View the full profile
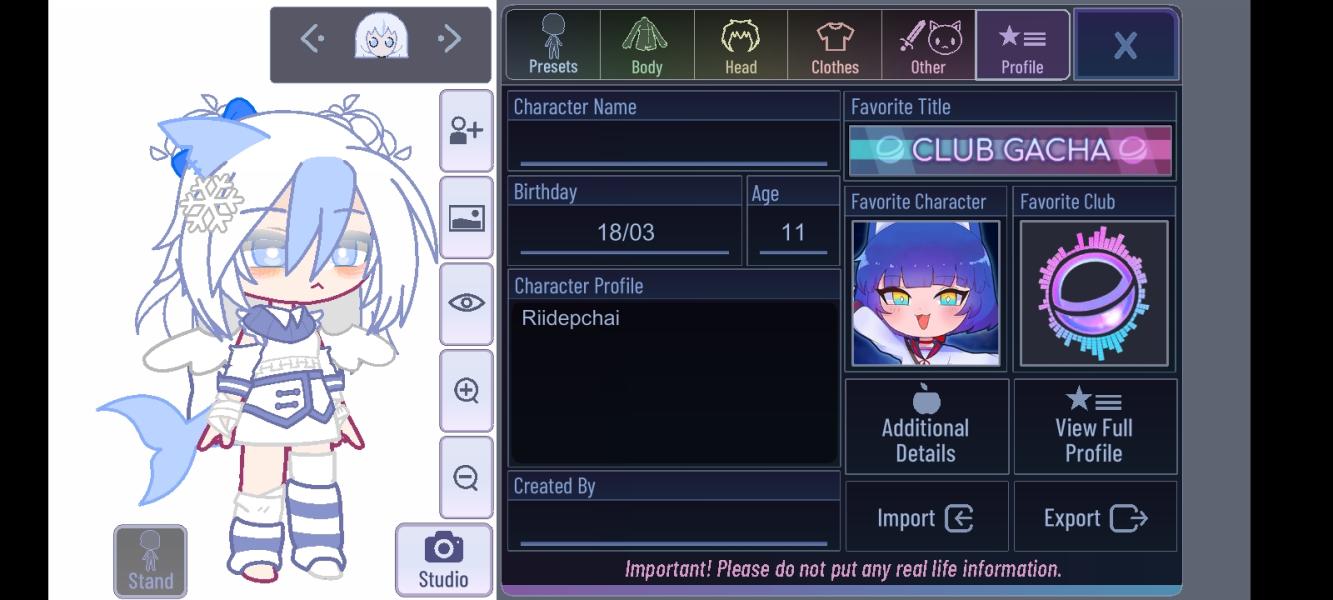 (x=1094, y=427)
